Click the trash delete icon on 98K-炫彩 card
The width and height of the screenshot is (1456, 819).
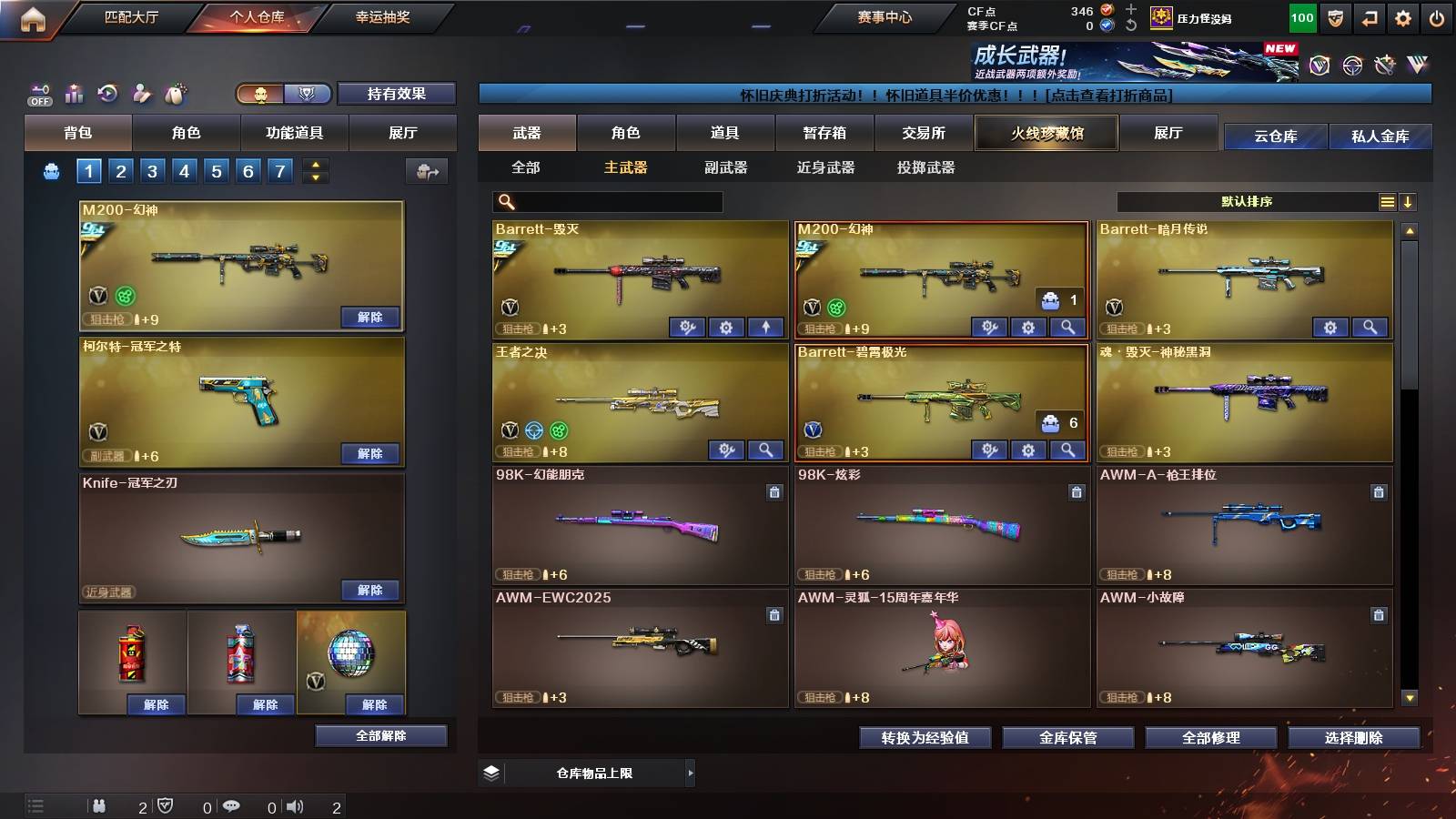pos(1076,491)
